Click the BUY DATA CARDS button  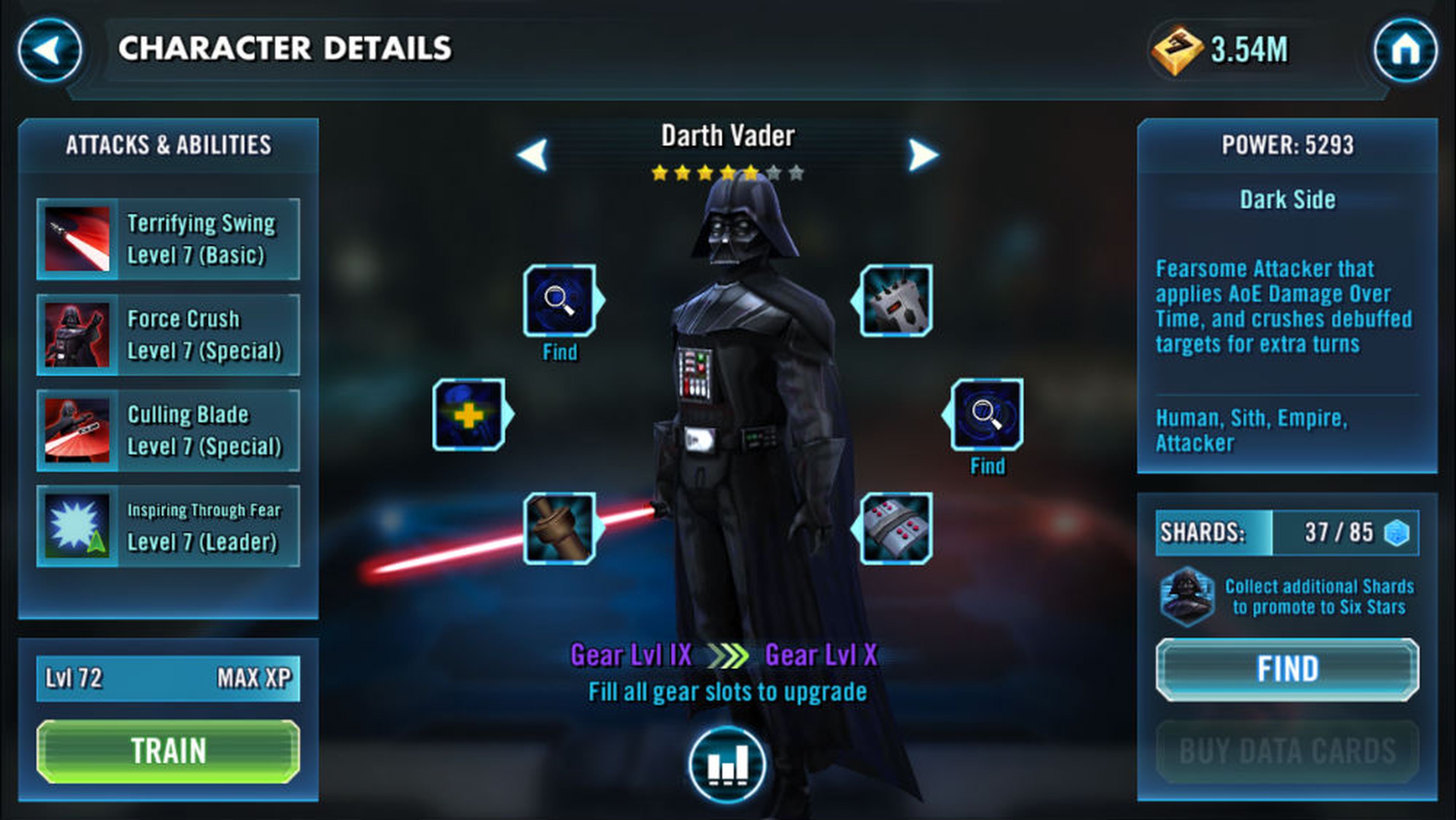(1287, 751)
